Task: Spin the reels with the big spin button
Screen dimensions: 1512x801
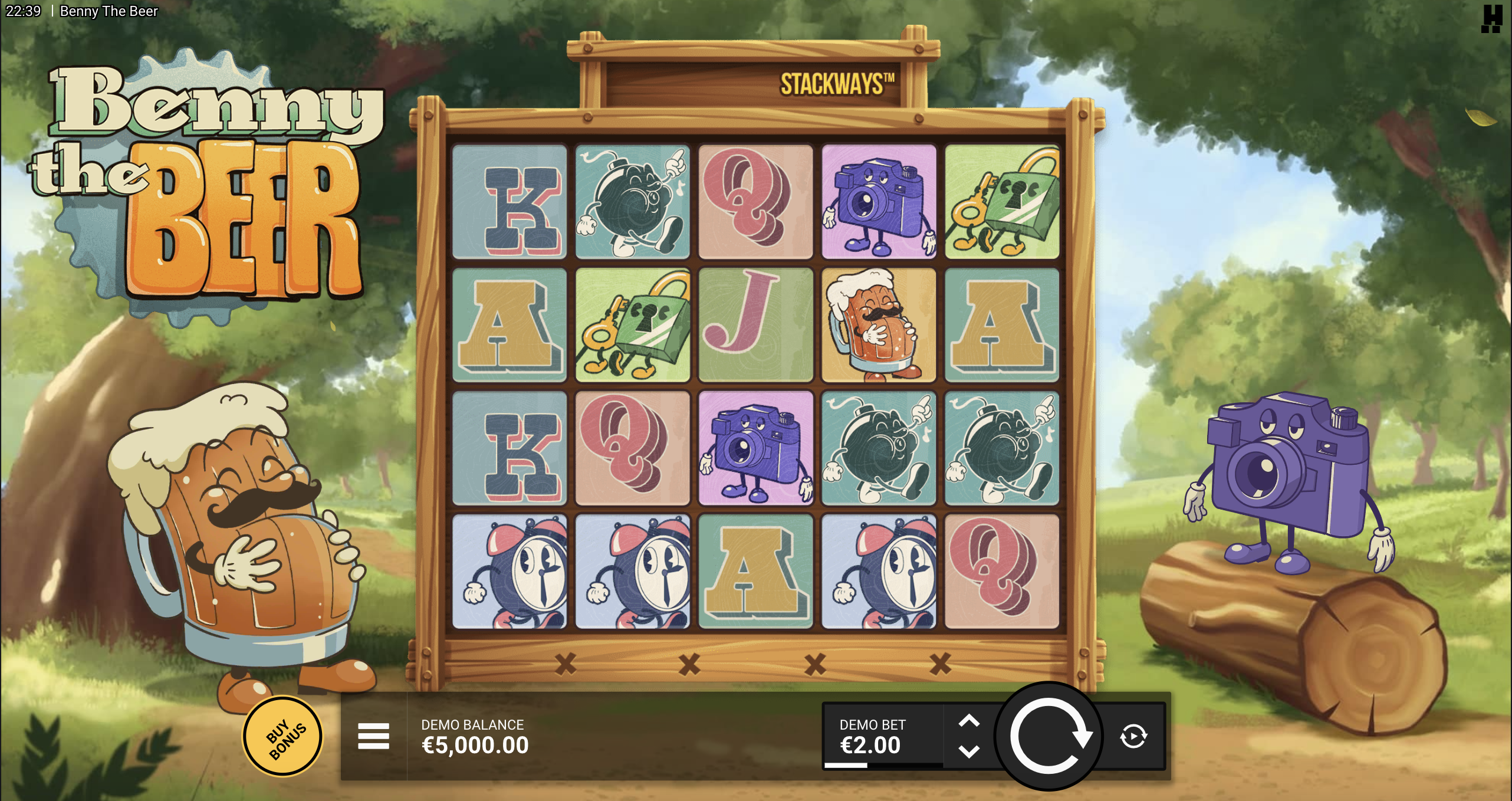Action: point(1048,736)
